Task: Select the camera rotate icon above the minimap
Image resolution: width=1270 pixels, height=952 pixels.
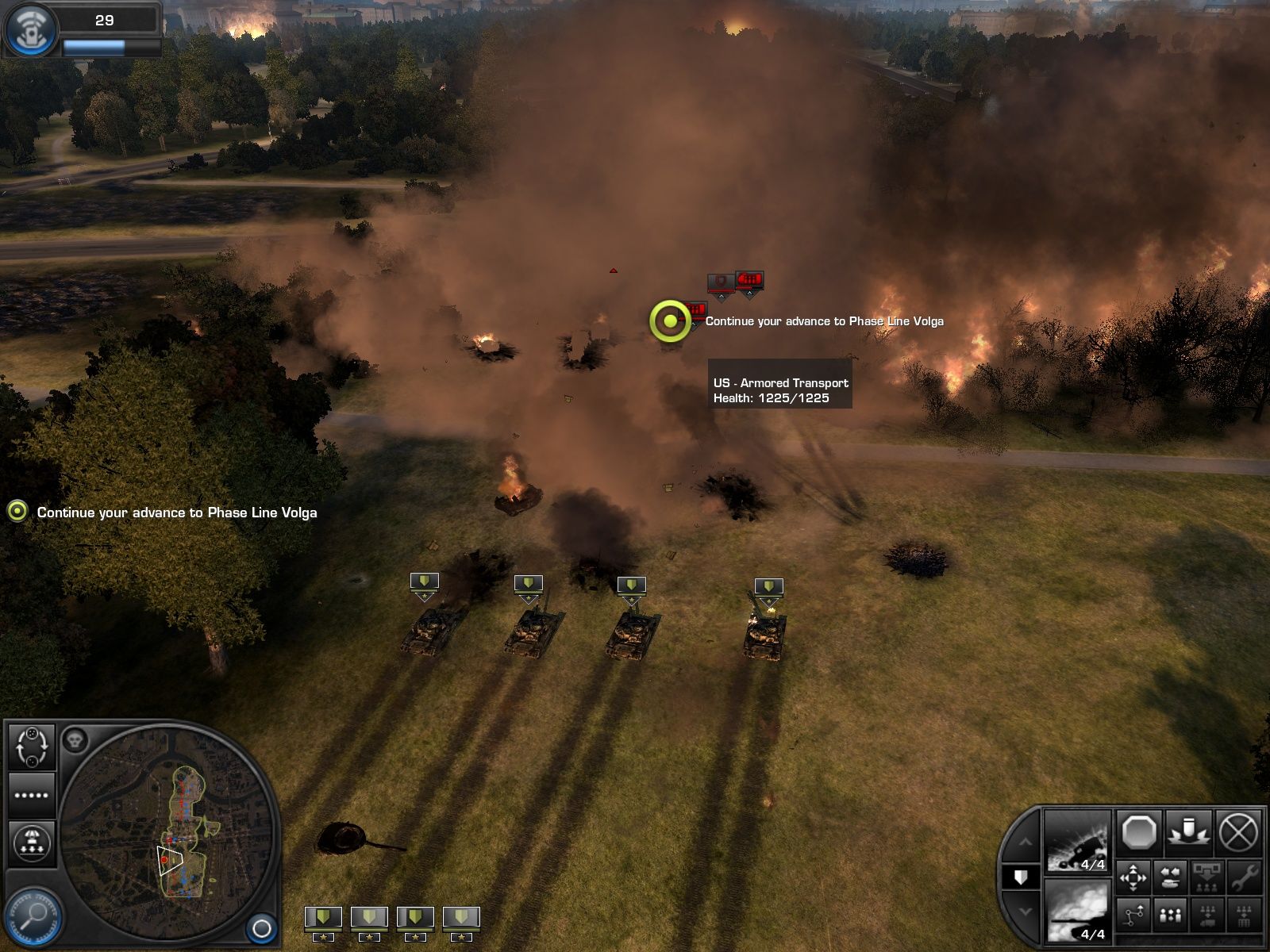Action: pos(33,747)
